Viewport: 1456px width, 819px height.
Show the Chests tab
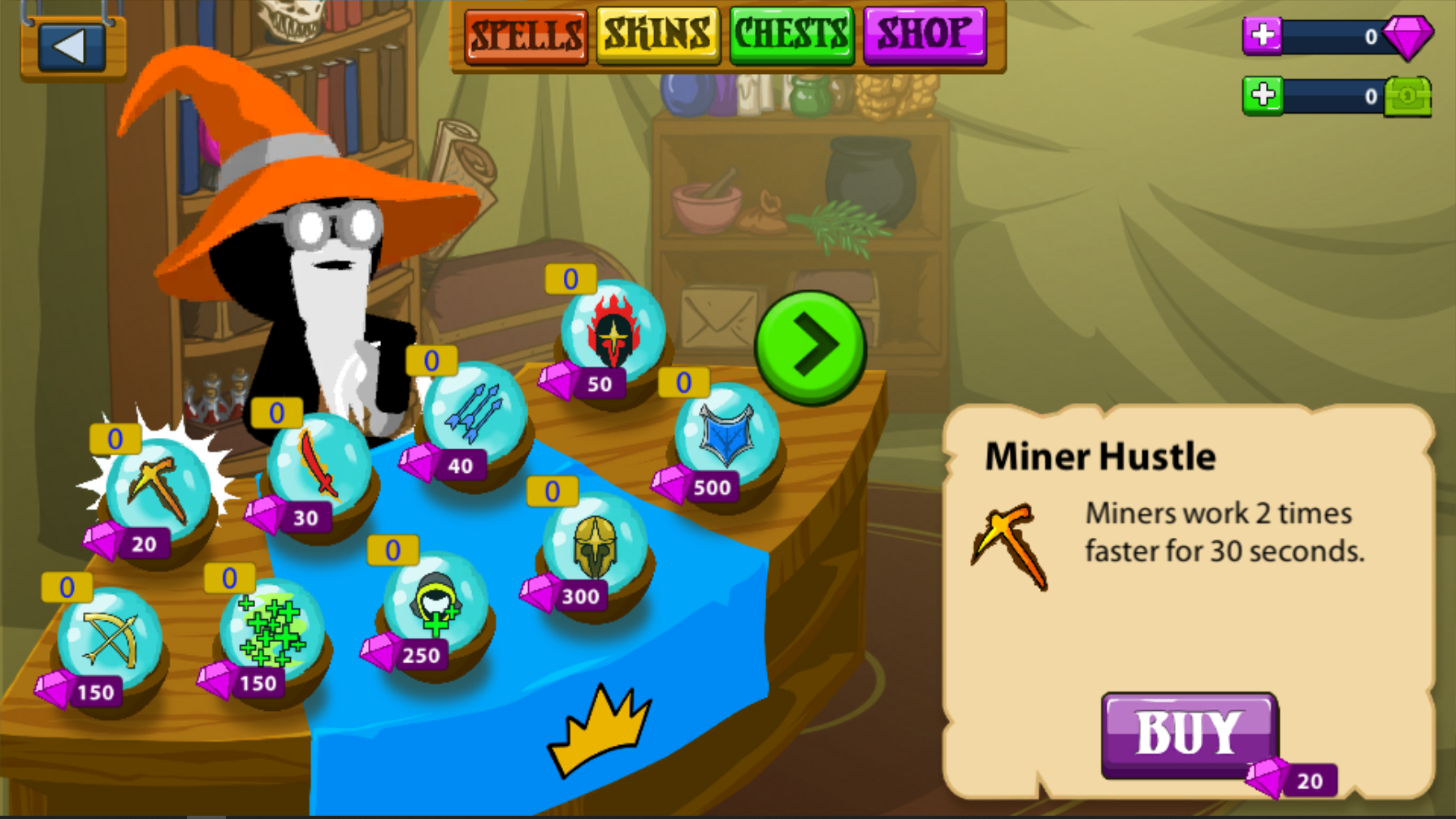(791, 36)
